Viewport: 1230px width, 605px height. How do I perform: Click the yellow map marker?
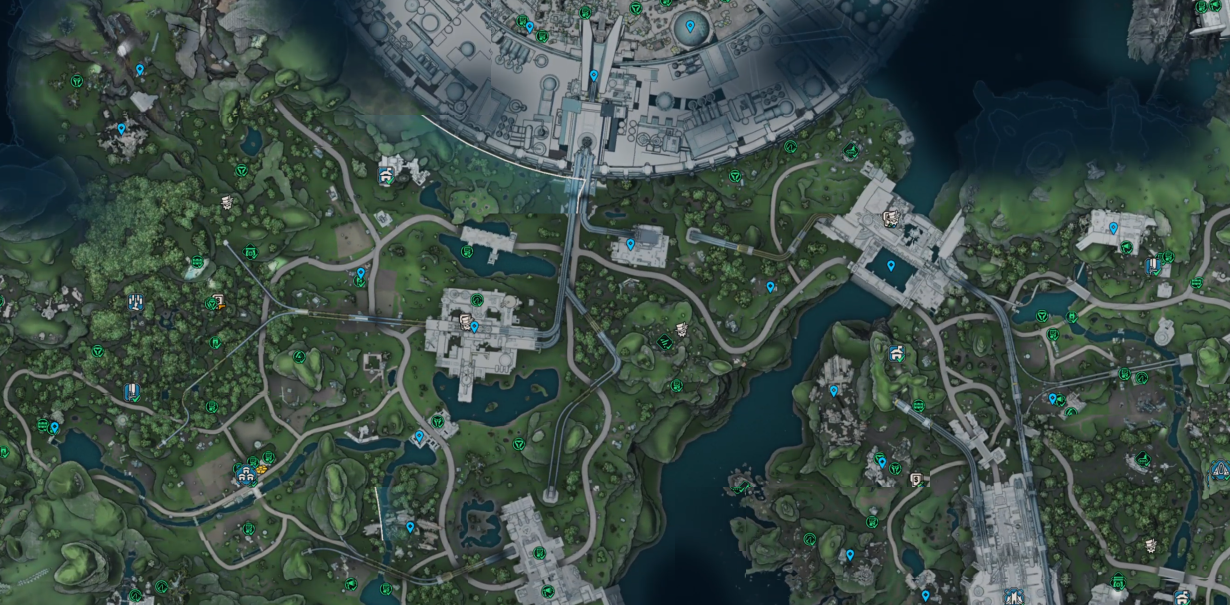261,466
